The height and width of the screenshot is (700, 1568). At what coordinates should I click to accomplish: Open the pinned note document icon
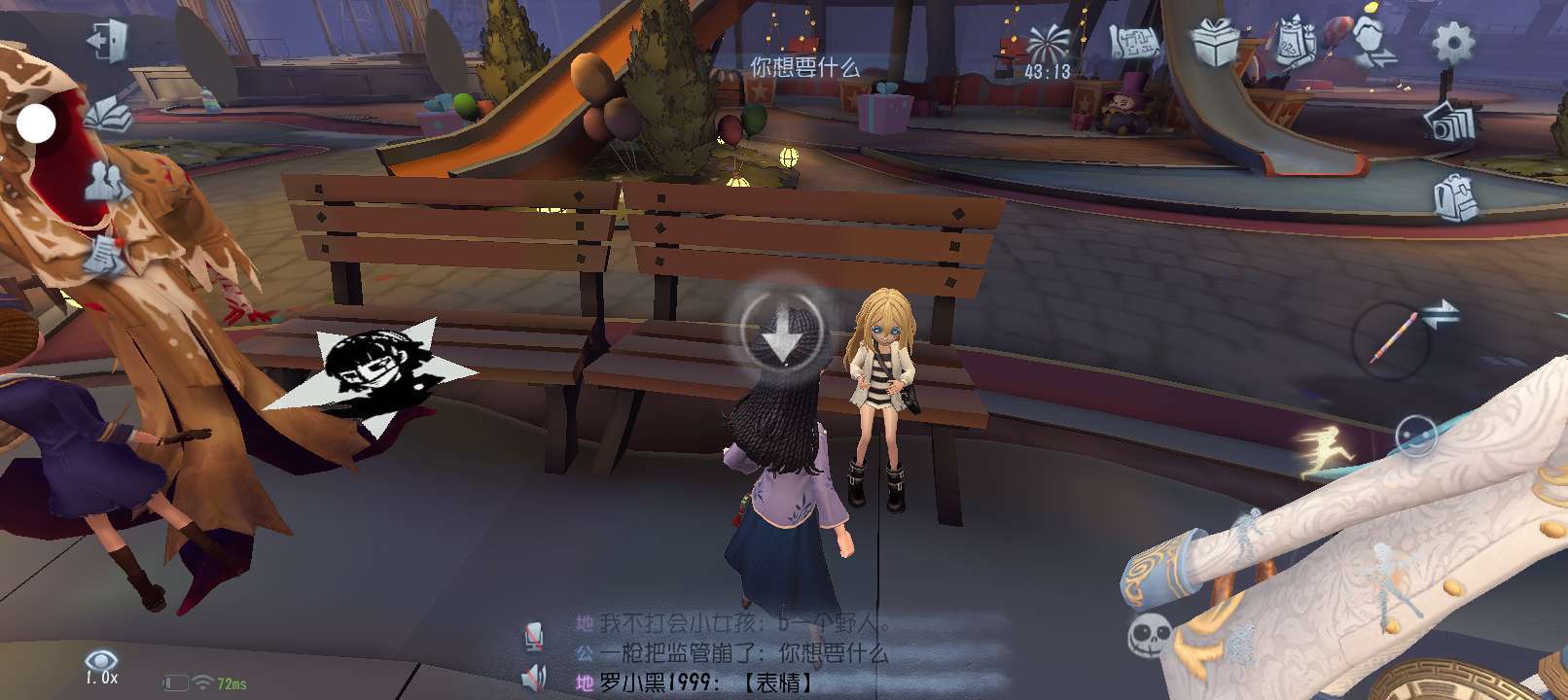(x=105, y=253)
